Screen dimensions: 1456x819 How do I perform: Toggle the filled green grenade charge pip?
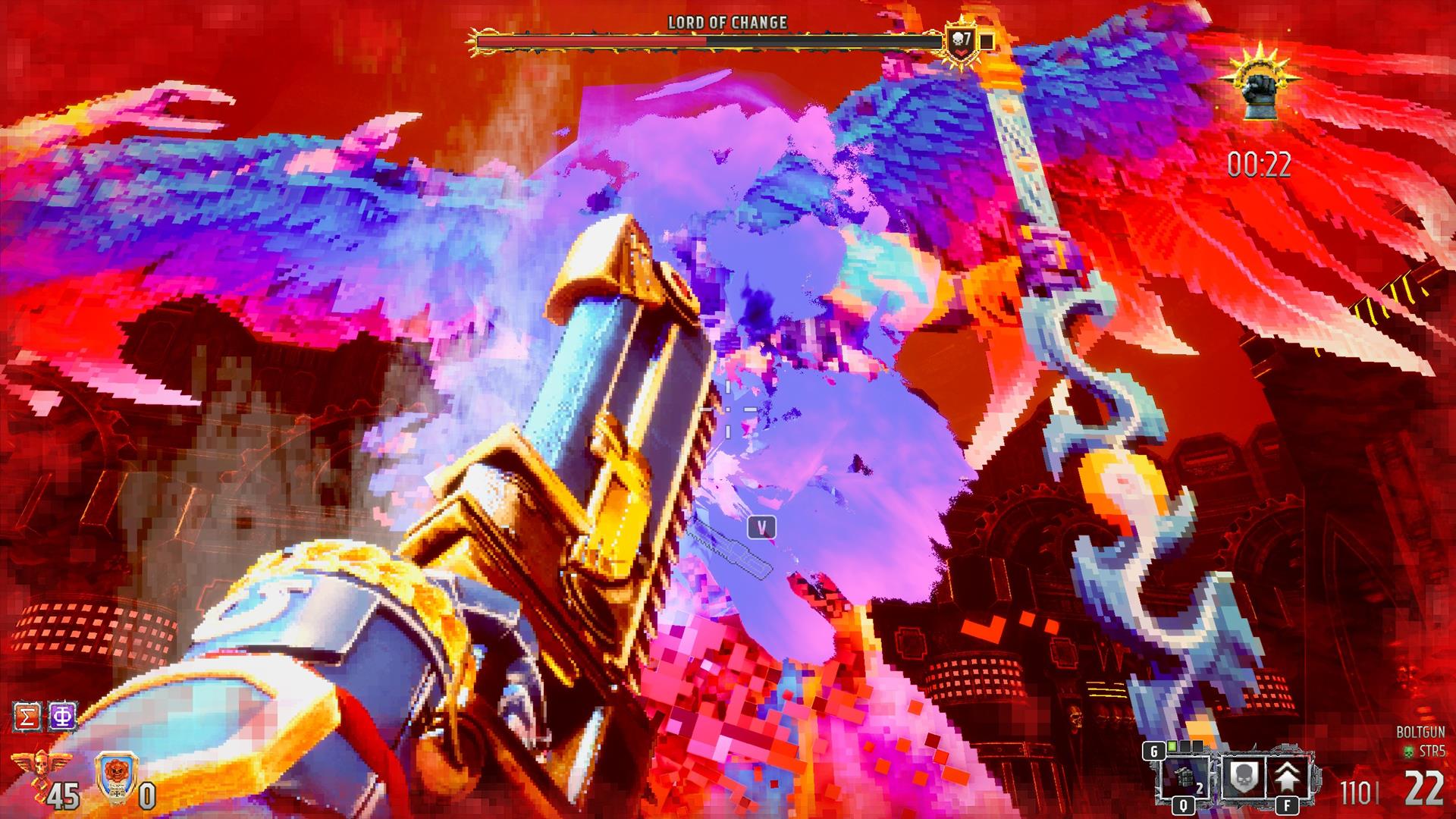pos(1172,747)
